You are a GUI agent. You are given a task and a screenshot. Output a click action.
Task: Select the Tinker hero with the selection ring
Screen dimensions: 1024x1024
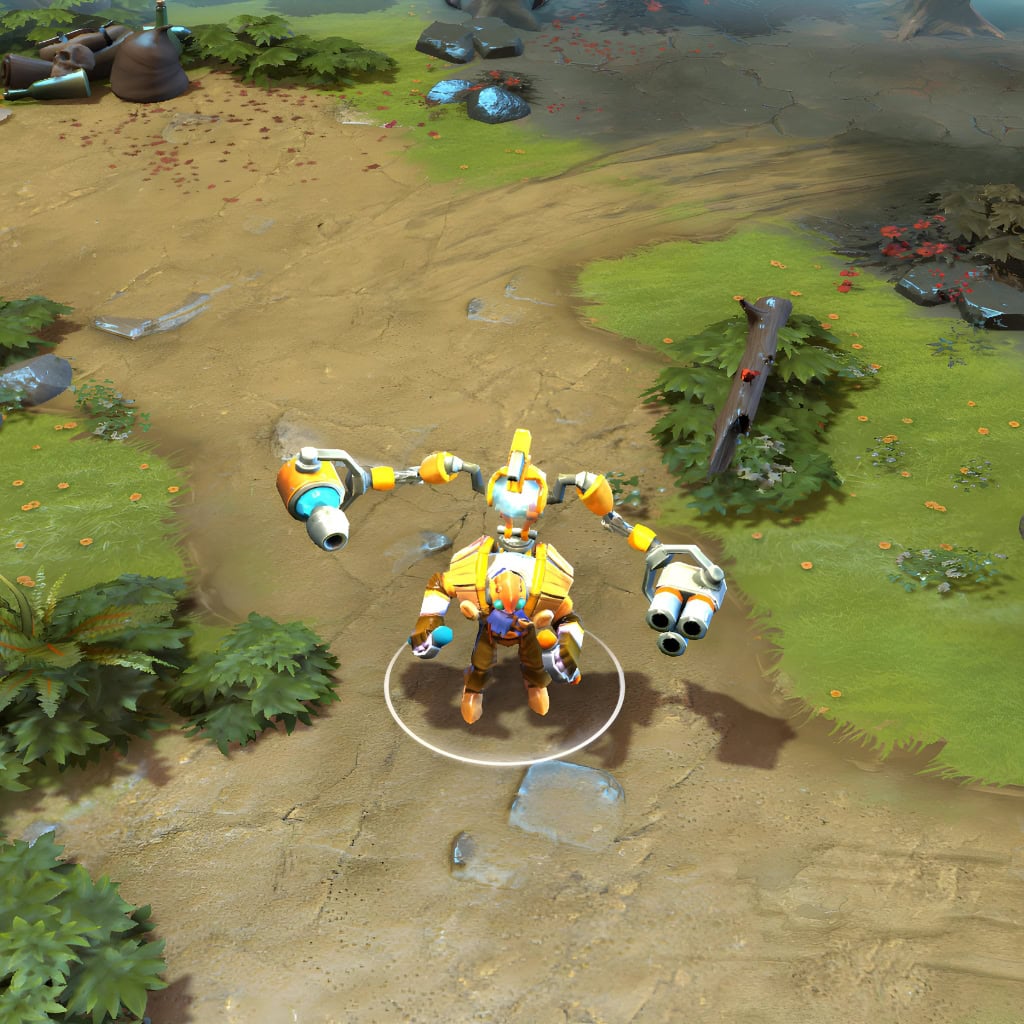click(x=503, y=610)
